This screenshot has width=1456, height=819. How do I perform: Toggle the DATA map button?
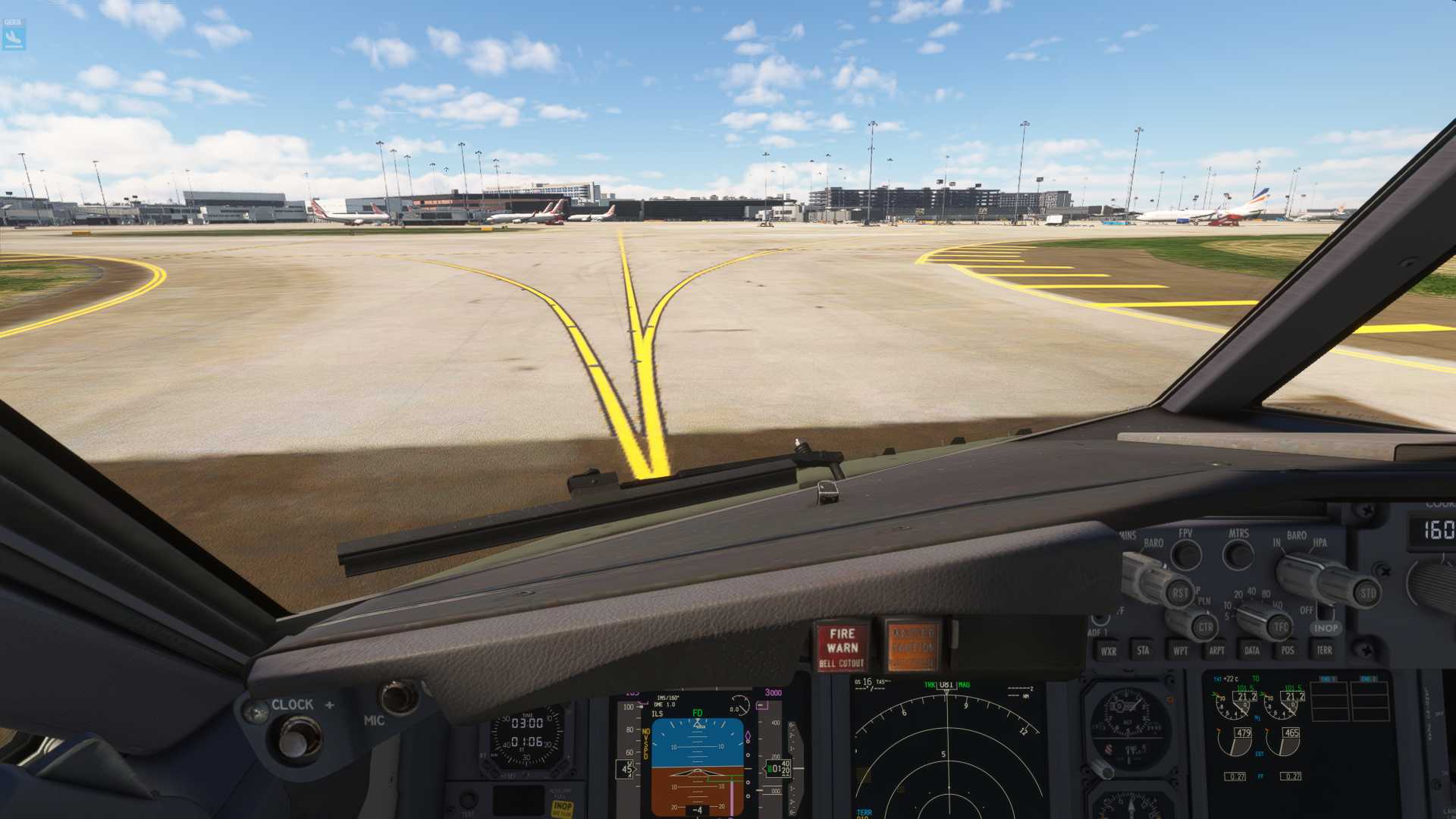tap(1252, 650)
